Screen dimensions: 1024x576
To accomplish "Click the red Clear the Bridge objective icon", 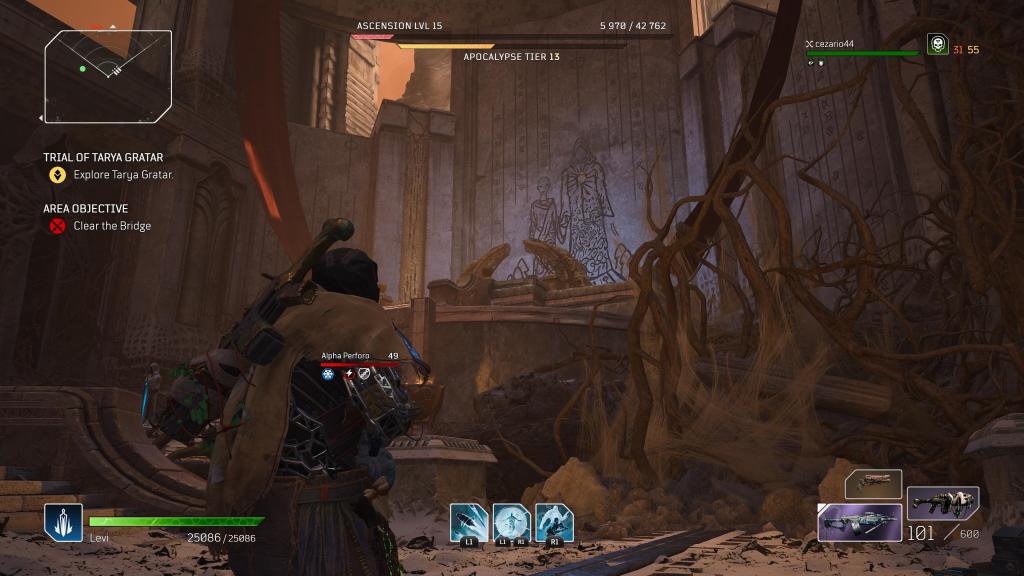I will click(x=58, y=226).
